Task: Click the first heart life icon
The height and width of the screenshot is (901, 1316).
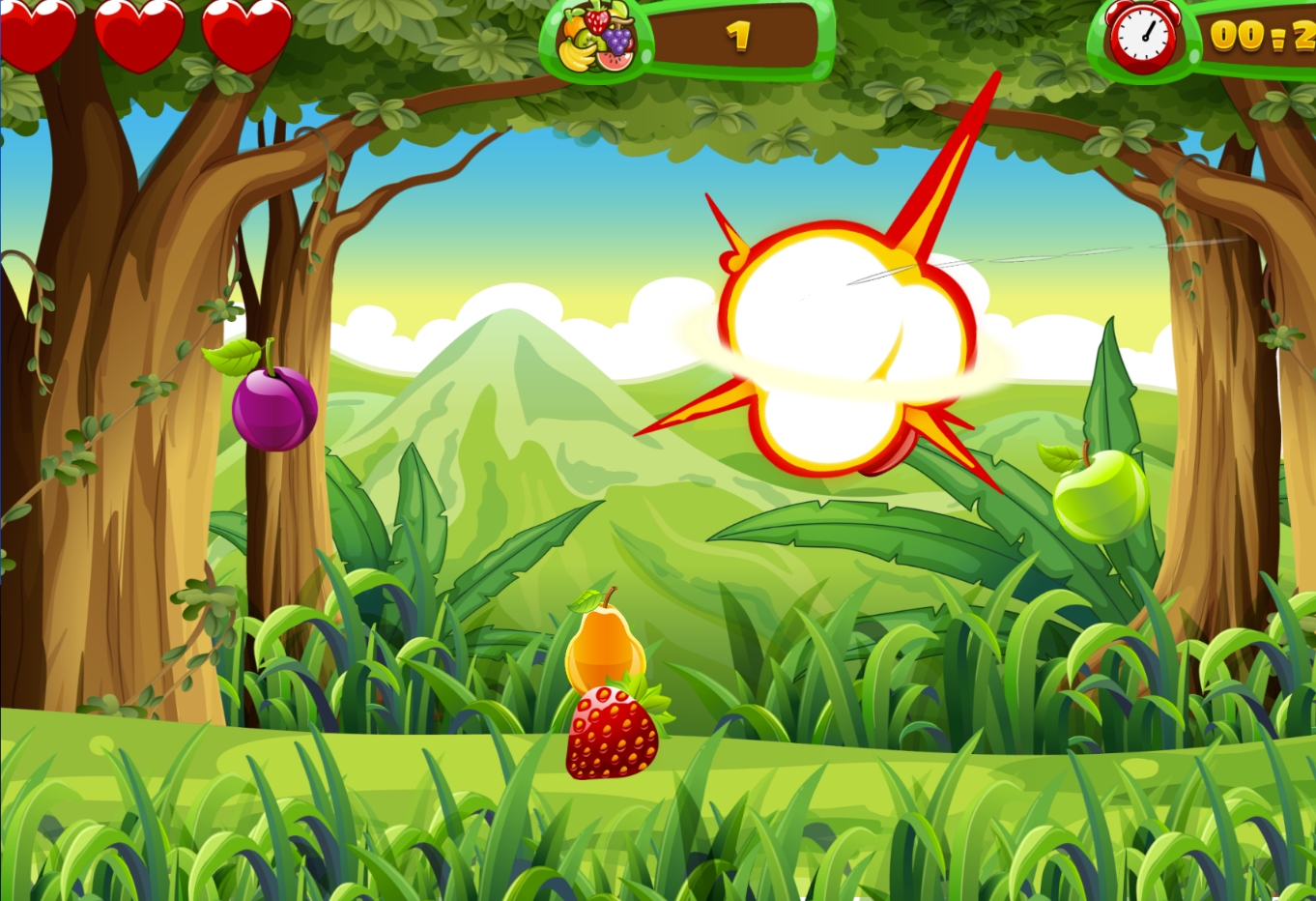Action: [x=39, y=32]
